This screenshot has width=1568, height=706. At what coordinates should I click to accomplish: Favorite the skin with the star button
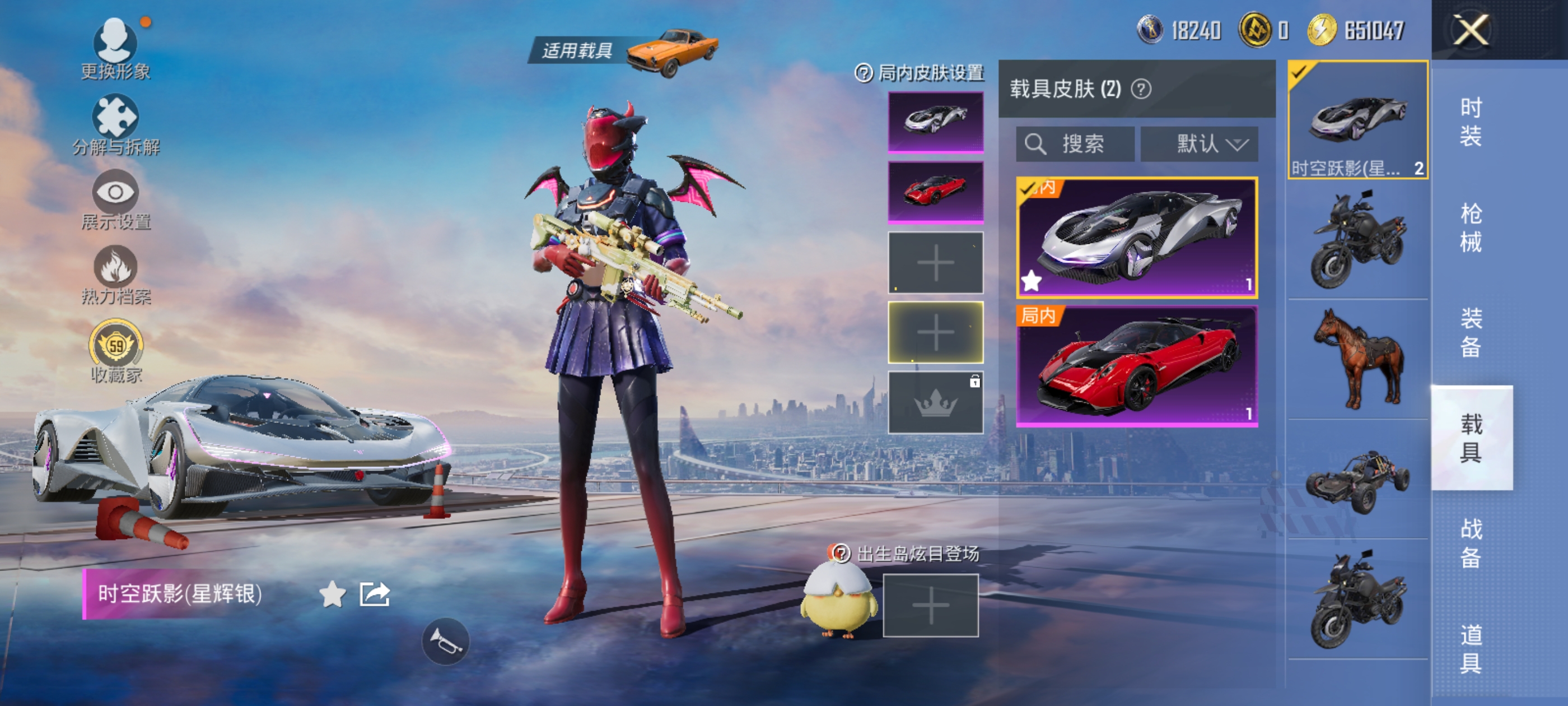(x=332, y=594)
